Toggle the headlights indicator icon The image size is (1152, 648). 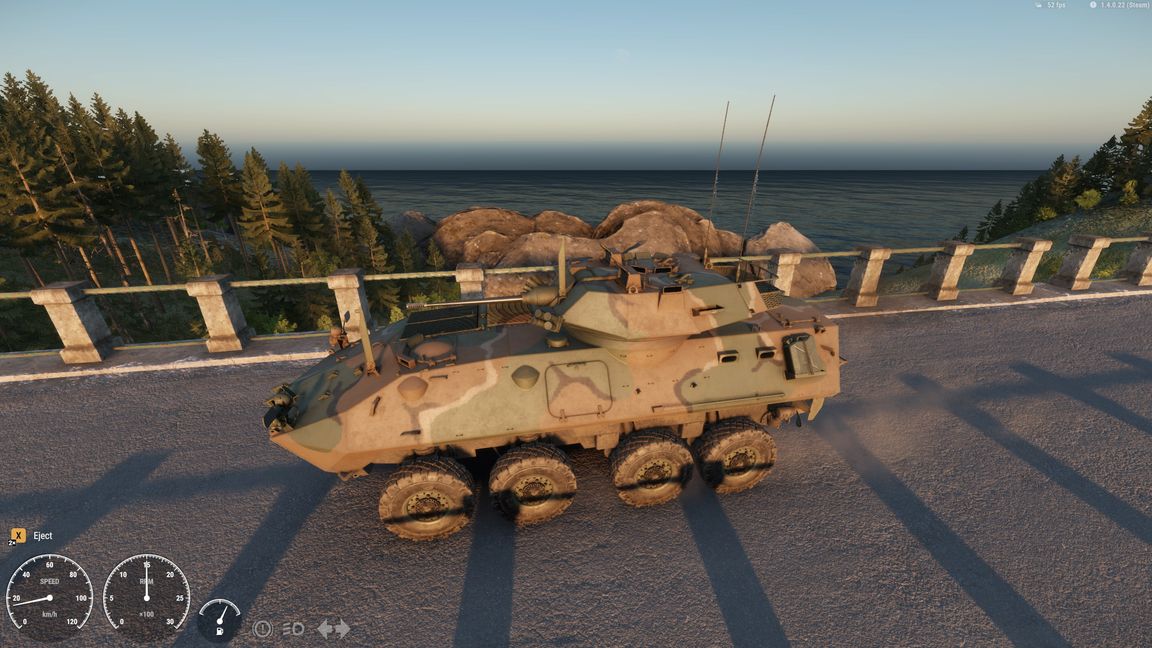coord(293,629)
